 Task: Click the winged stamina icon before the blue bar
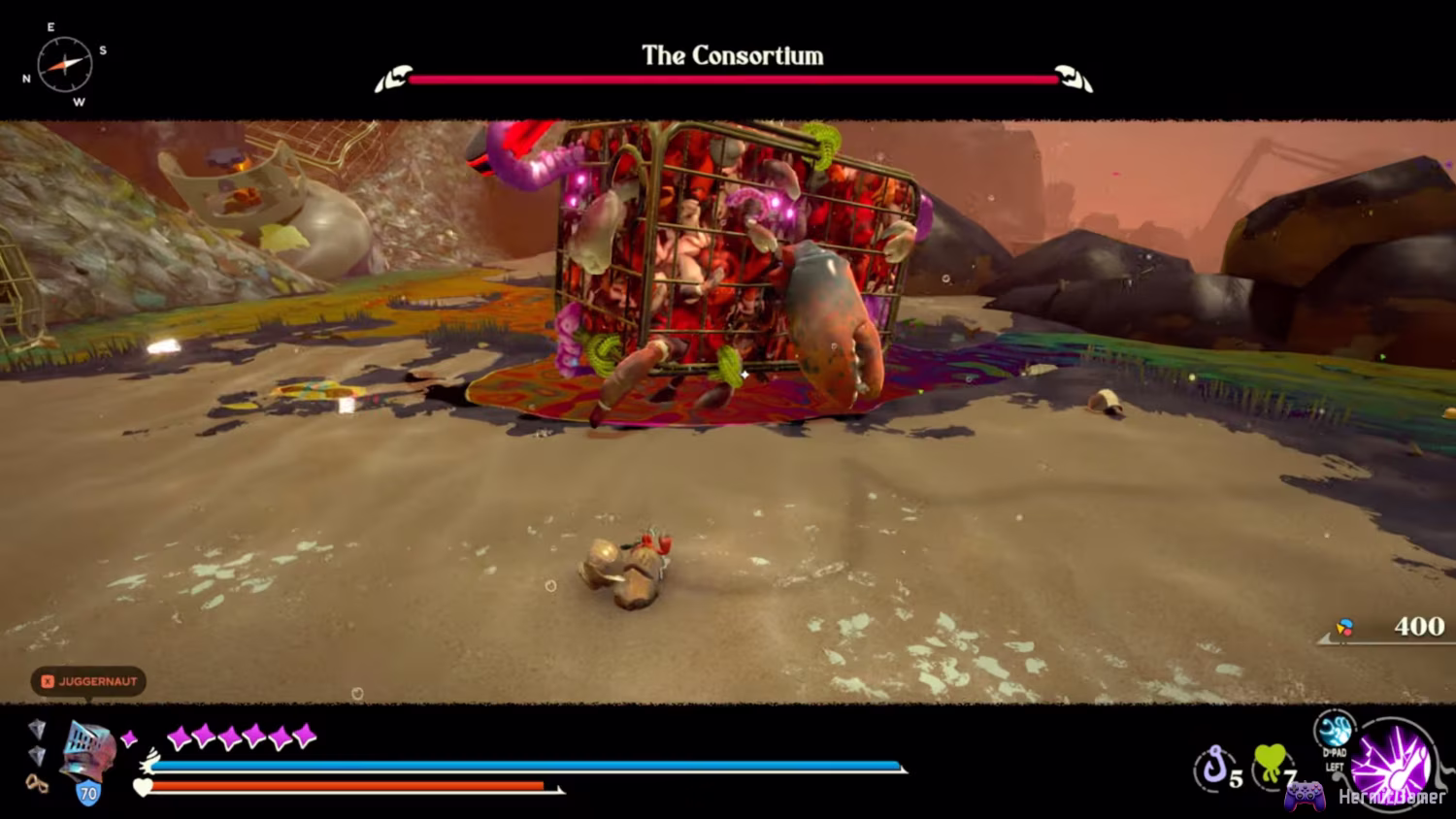(149, 762)
